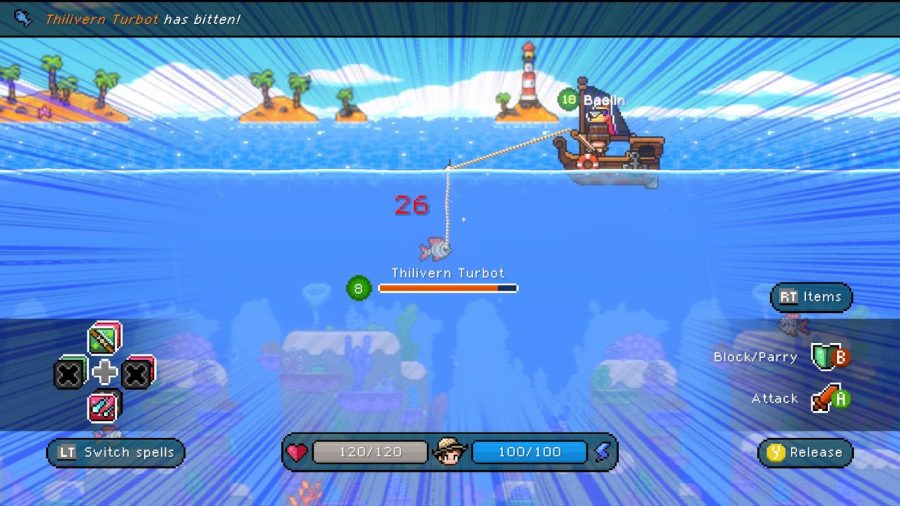Choose the Release button
Viewport: 900px width, 506px height.
805,452
